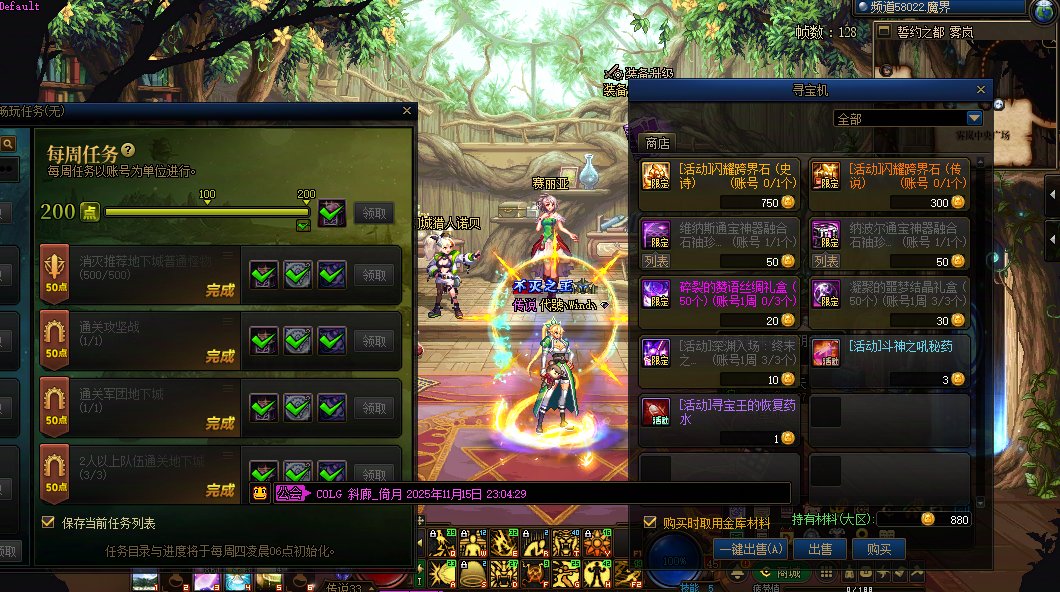Viewport: 1060px width, 592px height.
Task: Claim reward for 通关攻坚战 task
Action: point(373,340)
